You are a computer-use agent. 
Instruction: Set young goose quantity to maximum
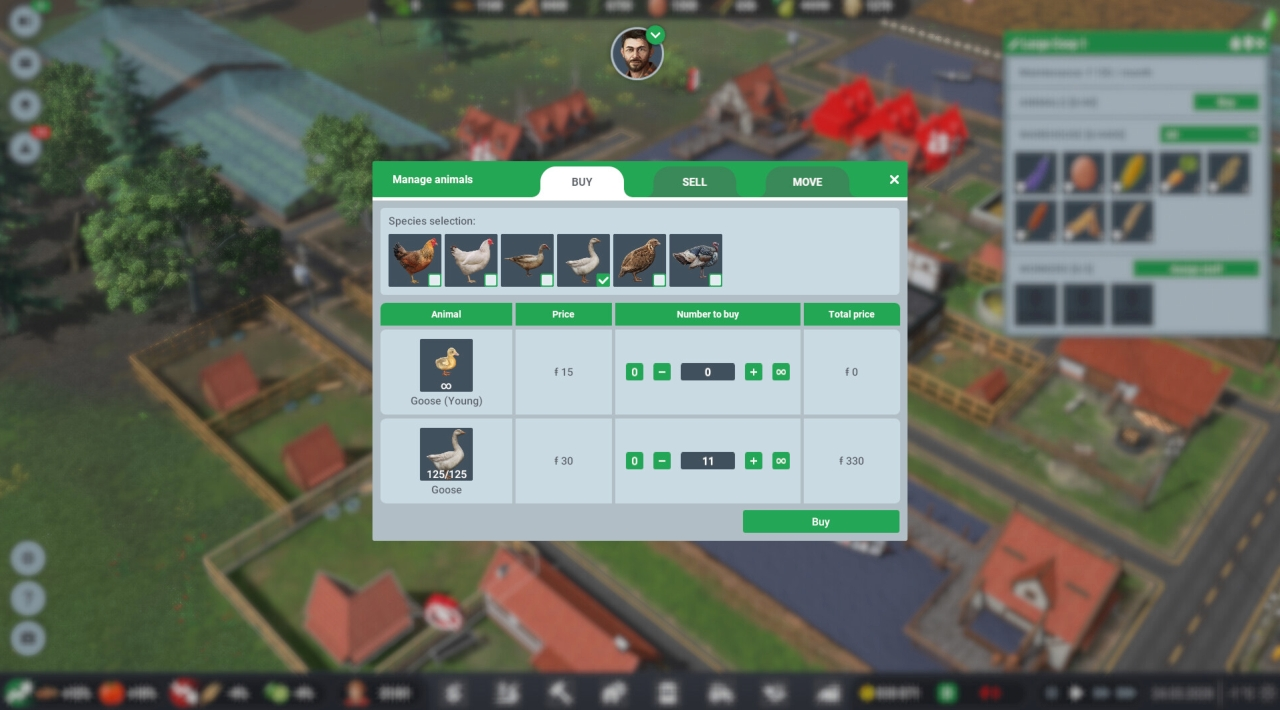pyautogui.click(x=781, y=372)
